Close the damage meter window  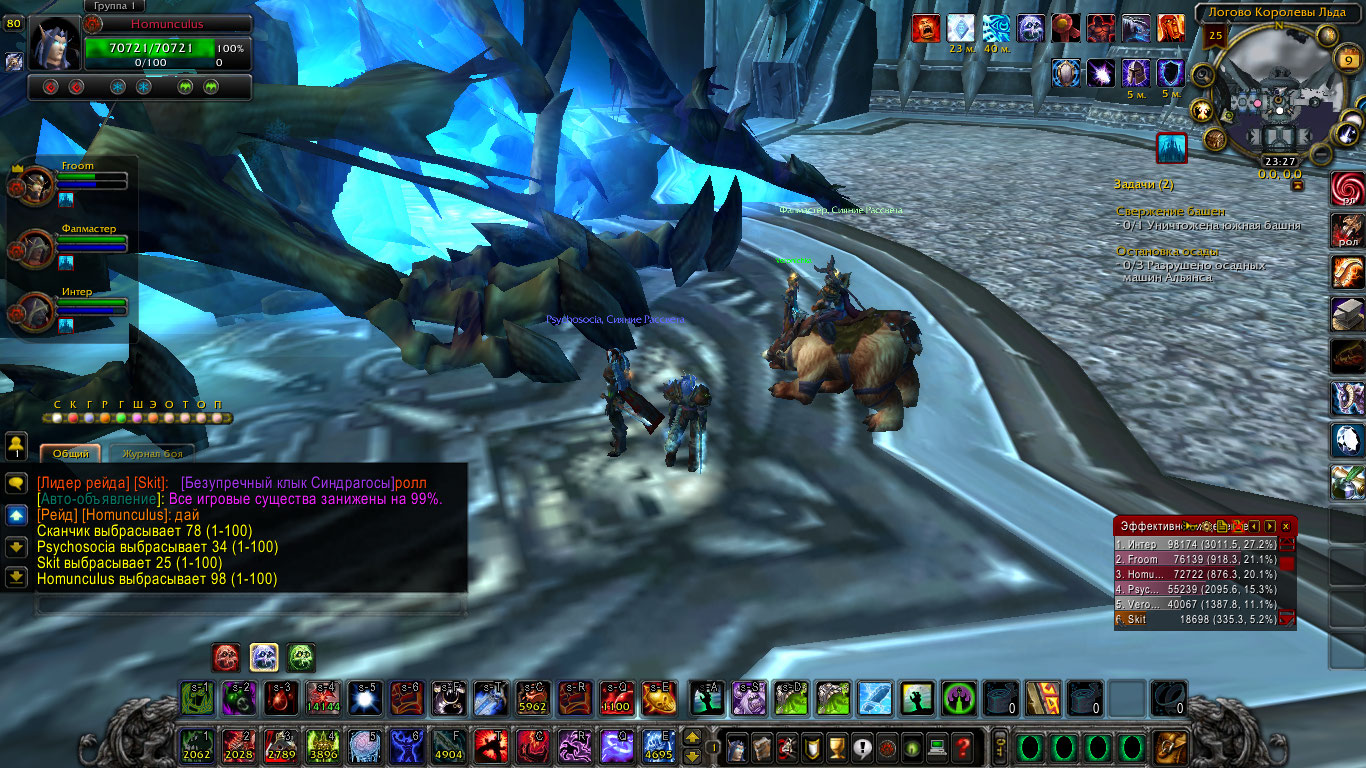pyautogui.click(x=1286, y=526)
